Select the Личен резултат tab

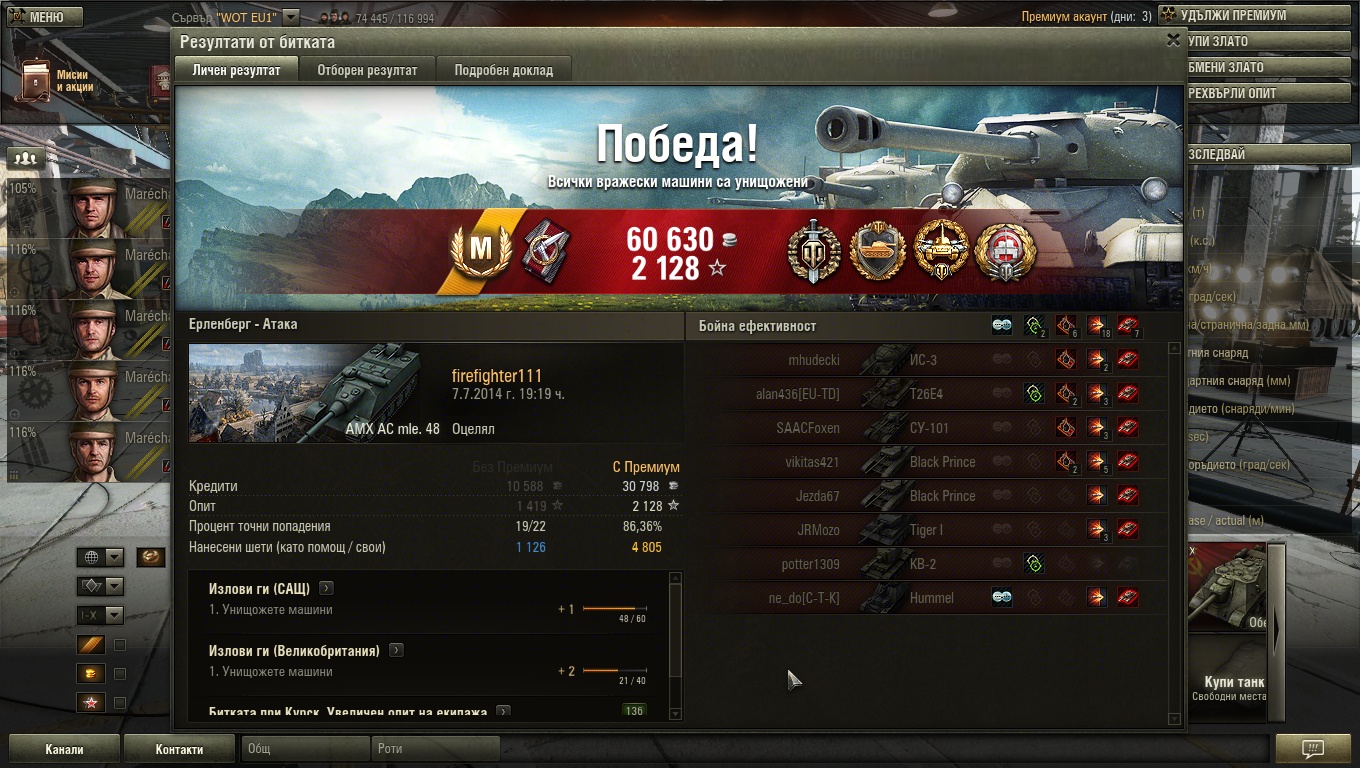tap(236, 70)
